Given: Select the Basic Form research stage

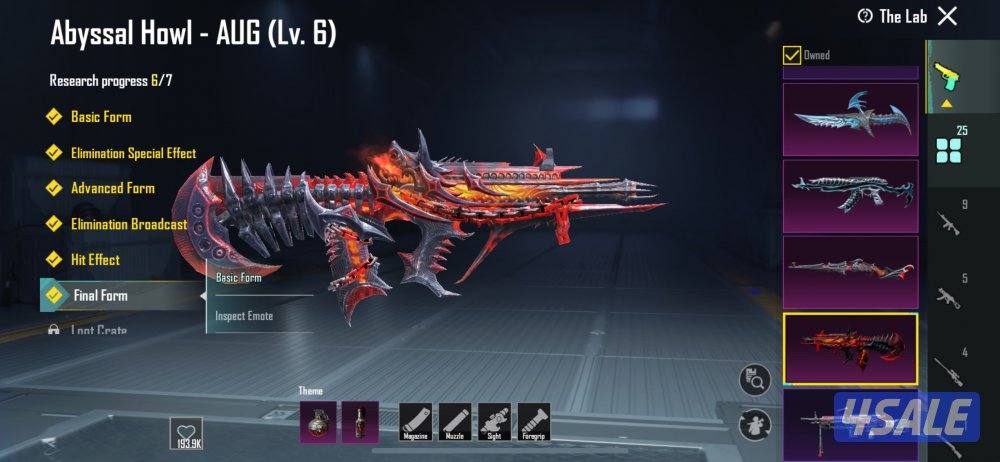Looking at the screenshot, I should 100,117.
